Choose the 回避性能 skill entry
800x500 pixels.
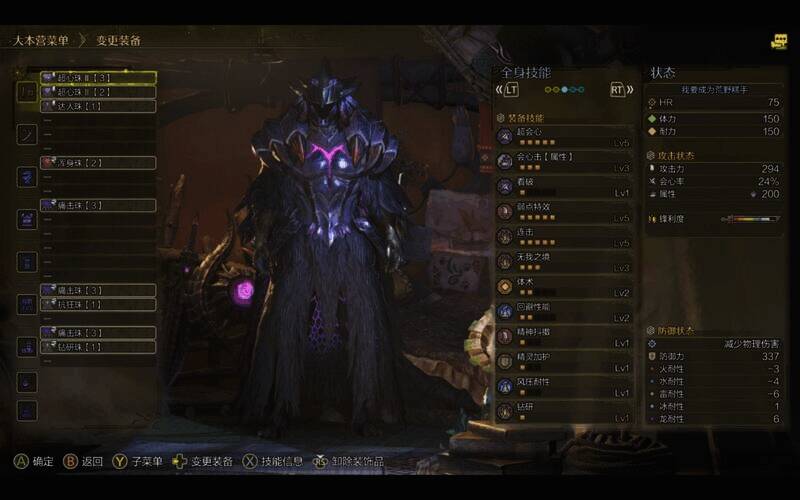tap(565, 311)
